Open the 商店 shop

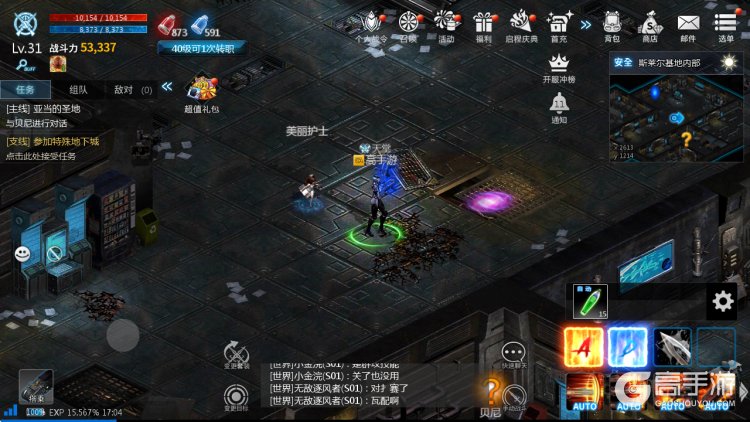650,24
